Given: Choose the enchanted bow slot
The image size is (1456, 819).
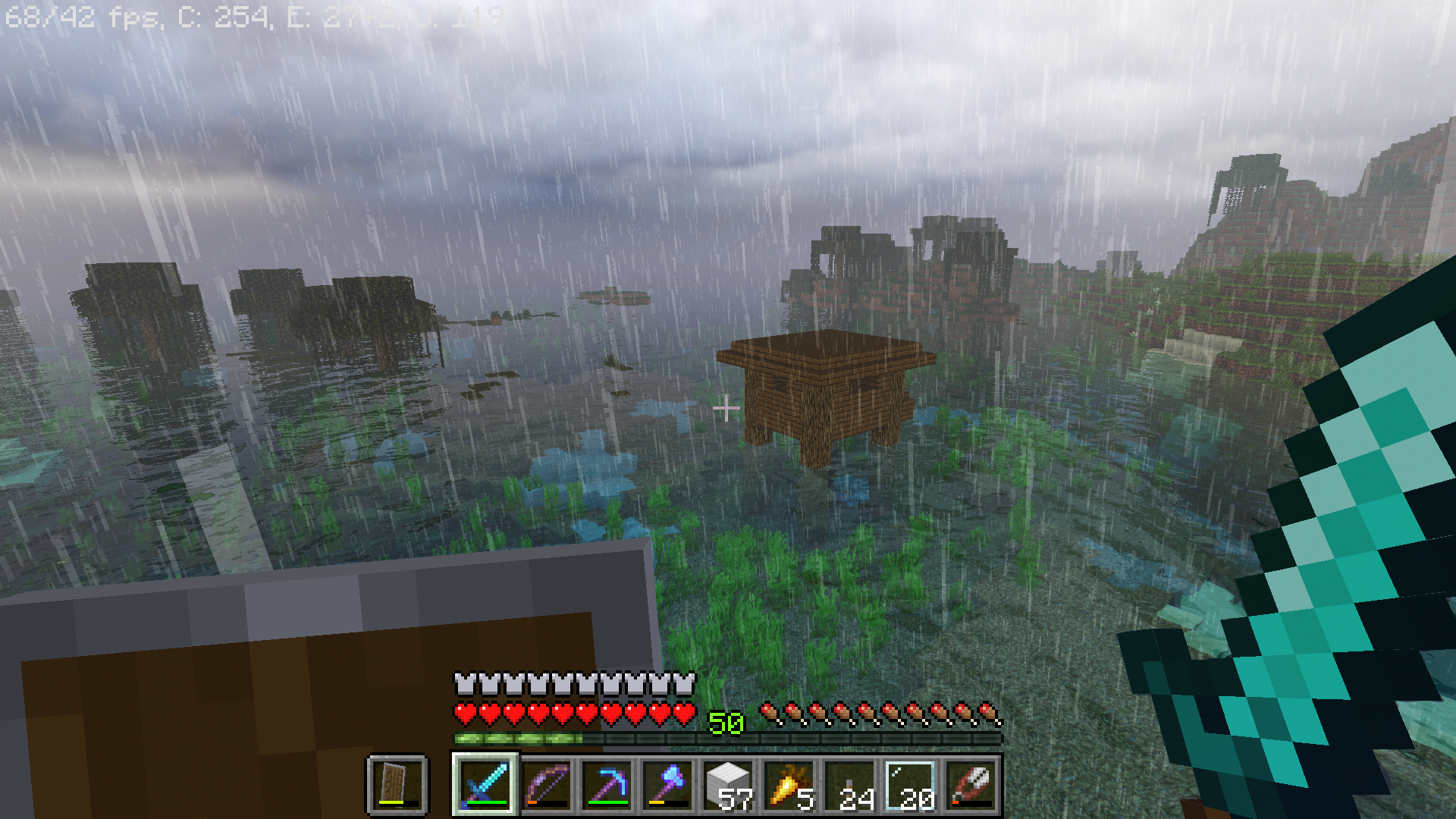Looking at the screenshot, I should tap(546, 784).
